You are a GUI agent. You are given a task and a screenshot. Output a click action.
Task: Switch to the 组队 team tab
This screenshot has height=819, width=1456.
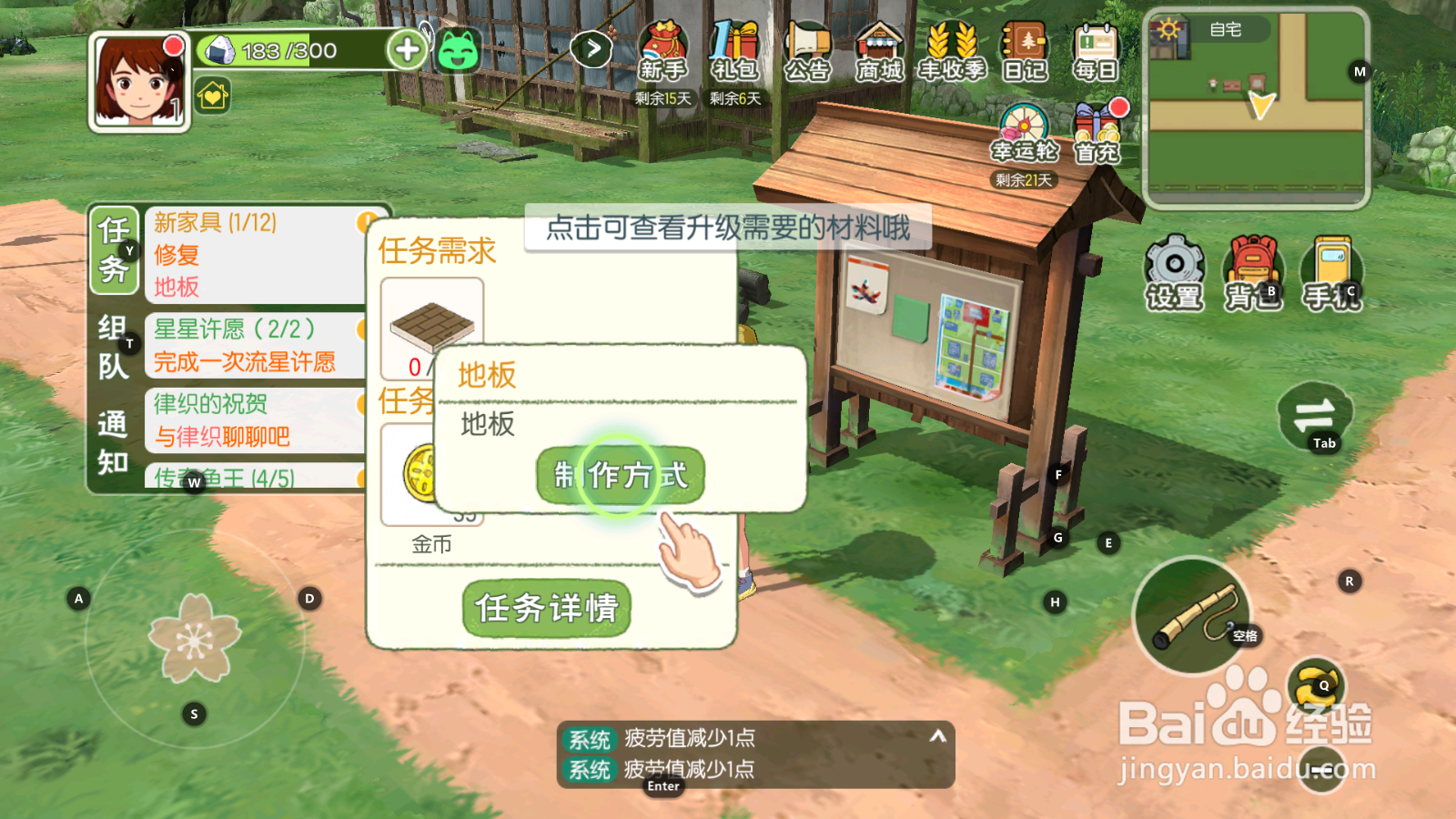point(111,346)
